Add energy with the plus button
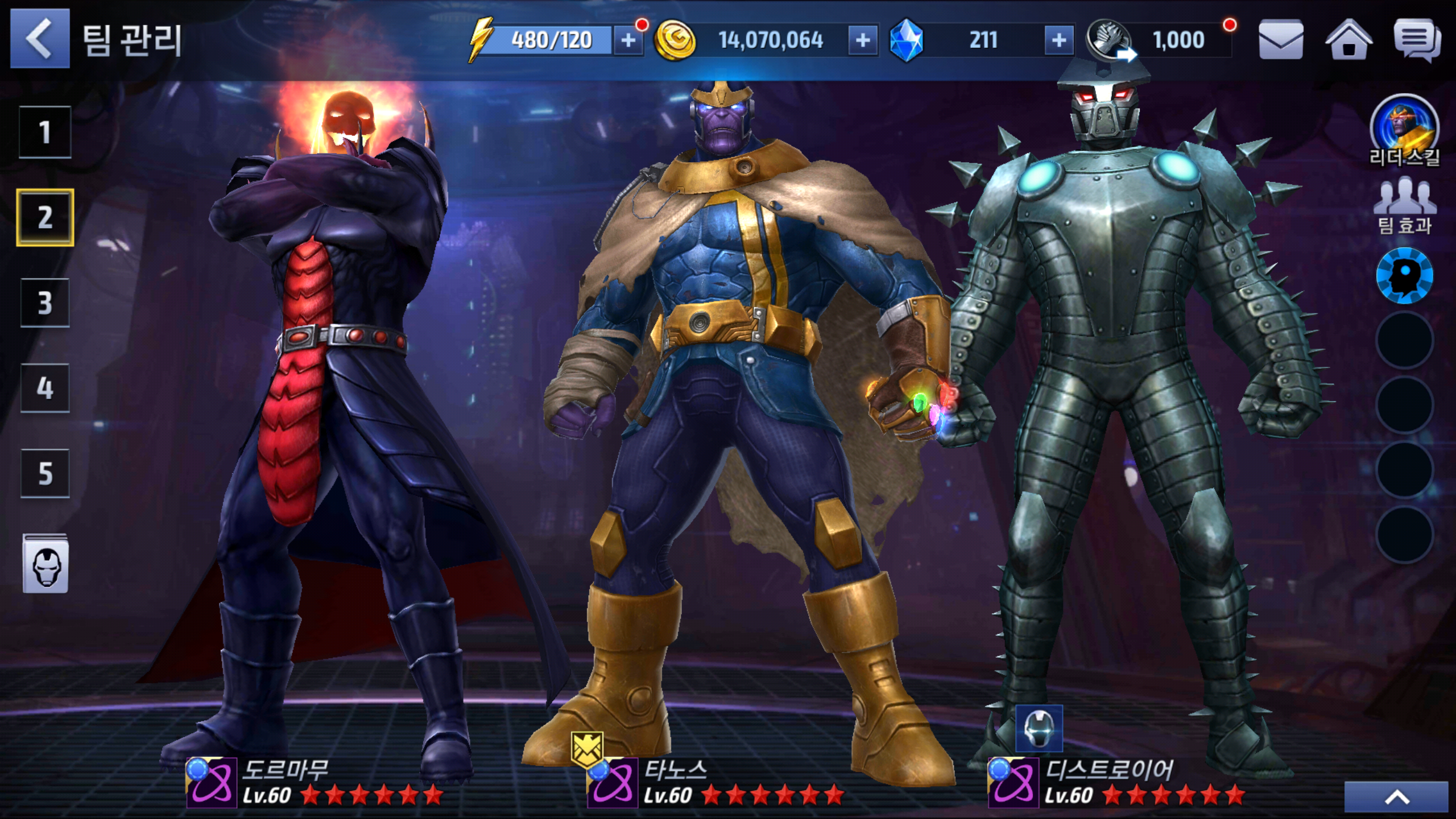 (x=628, y=40)
